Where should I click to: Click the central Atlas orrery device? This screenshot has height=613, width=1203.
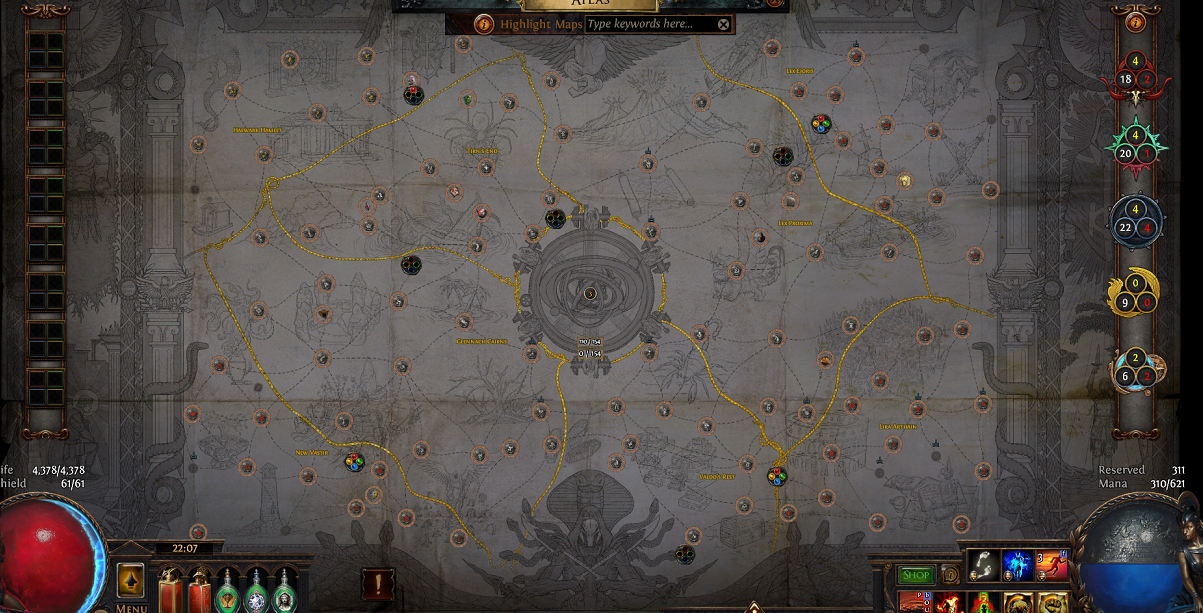coord(590,293)
